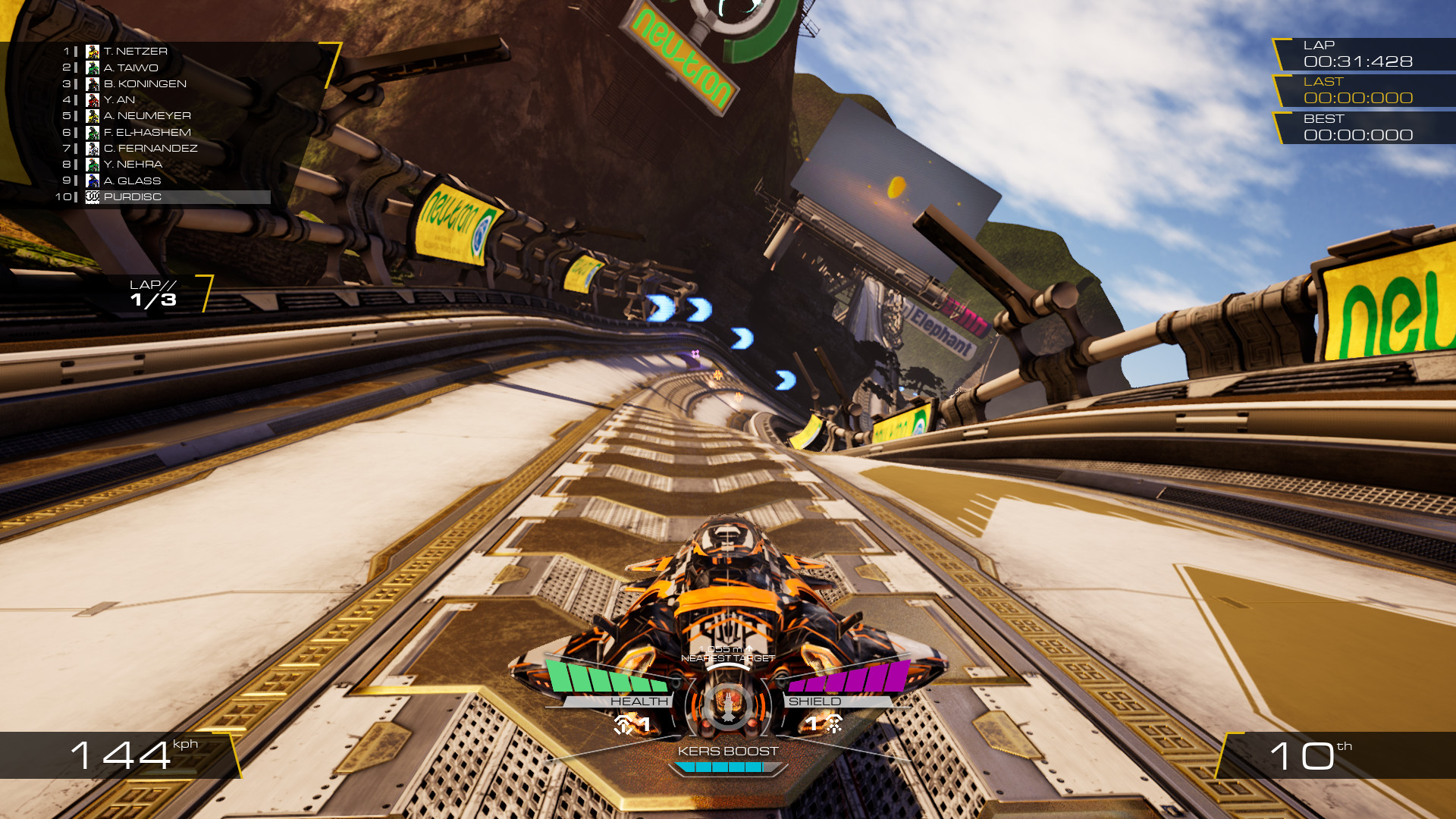Select the highlighted PURDISC player row
This screenshot has width=1456, height=819.
click(176, 197)
